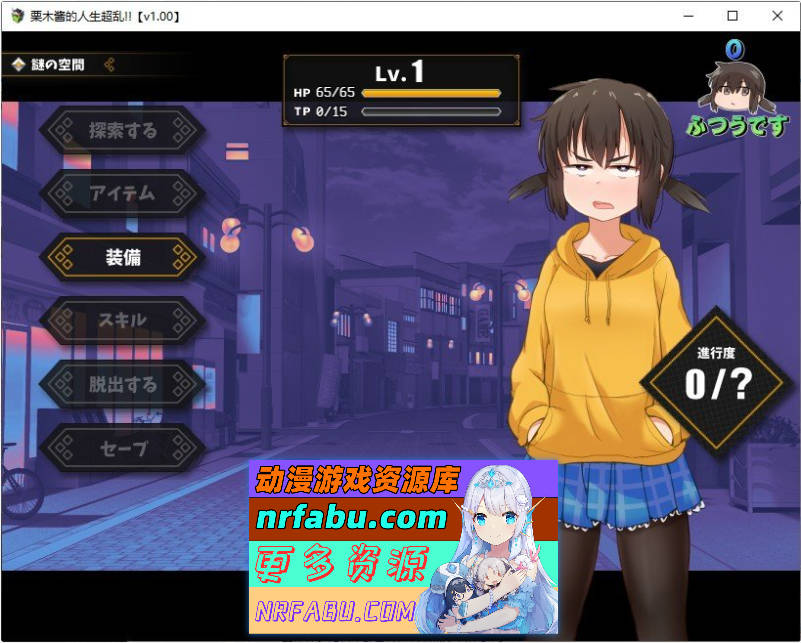Open the スキル menu

click(122, 320)
